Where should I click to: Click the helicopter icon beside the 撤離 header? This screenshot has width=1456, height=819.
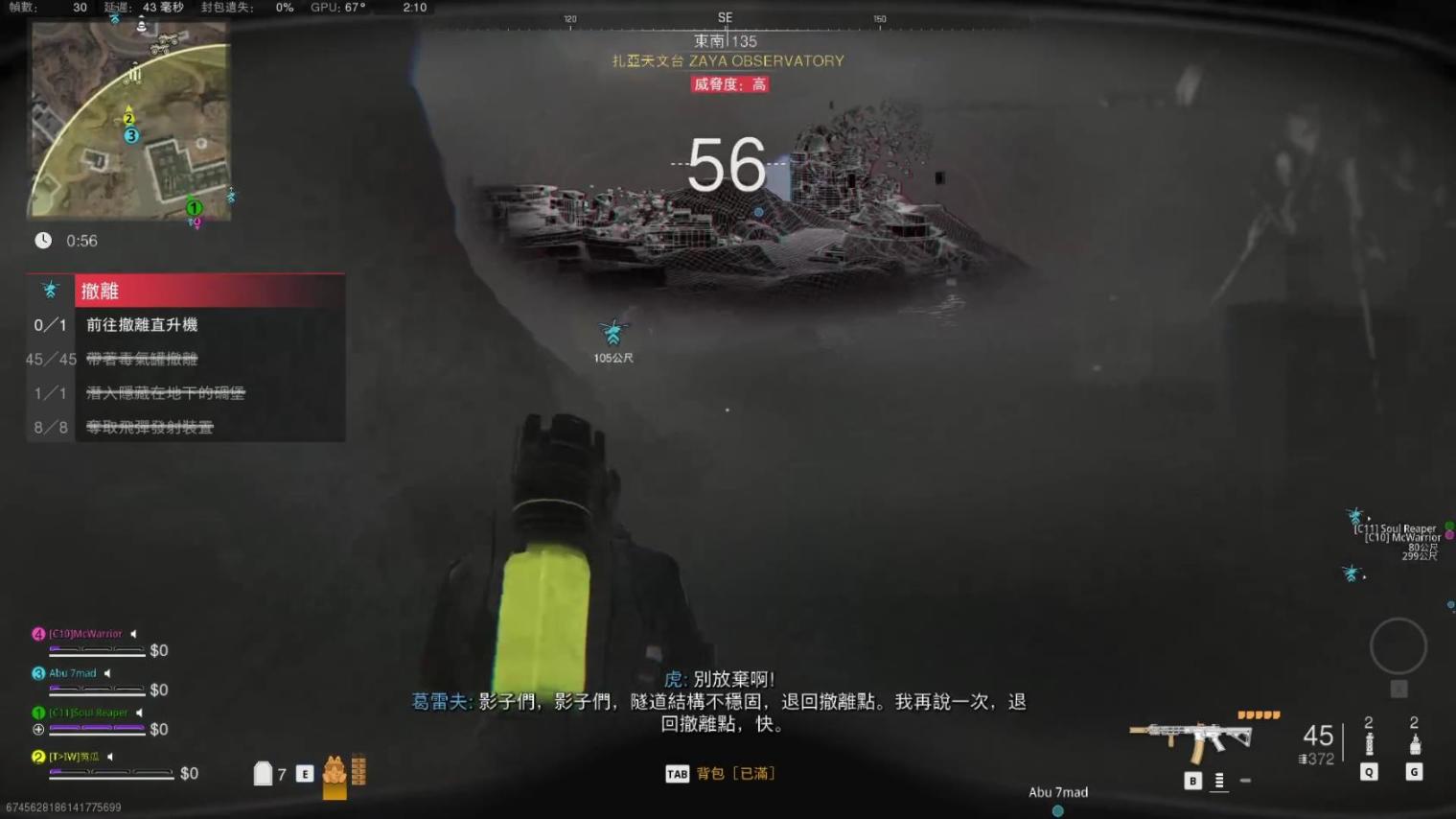click(50, 289)
